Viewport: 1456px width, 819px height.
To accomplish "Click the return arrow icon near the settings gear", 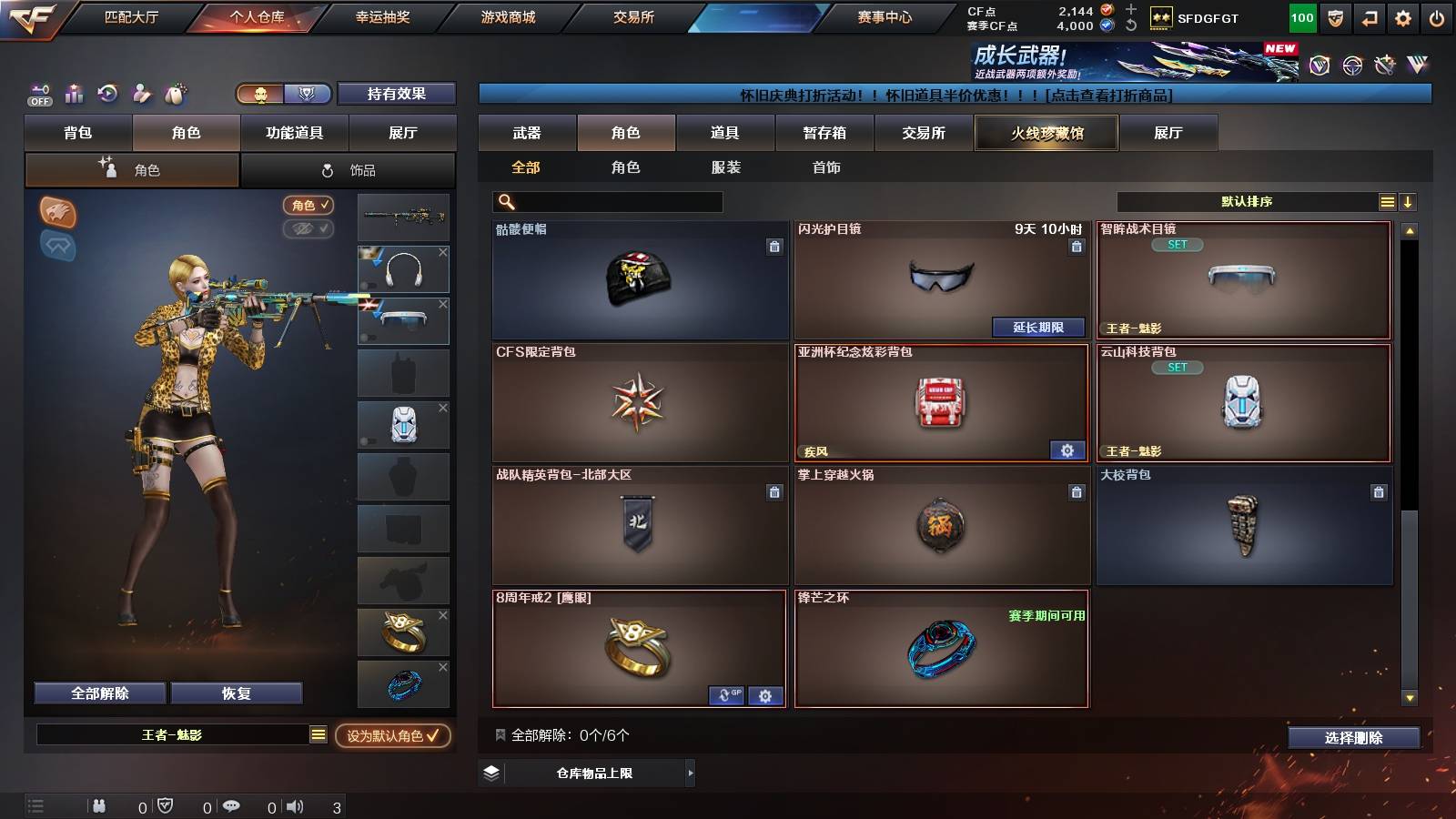I will (x=1369, y=15).
